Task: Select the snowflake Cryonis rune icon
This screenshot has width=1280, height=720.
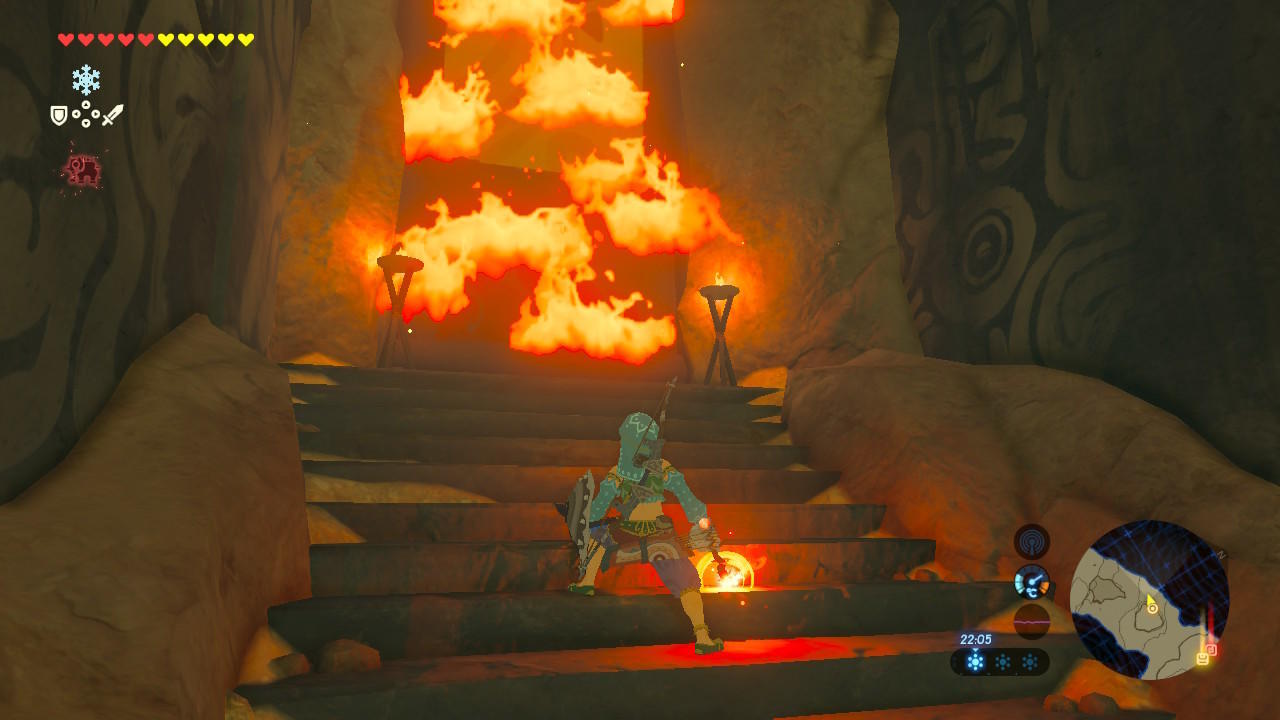Action: click(86, 79)
